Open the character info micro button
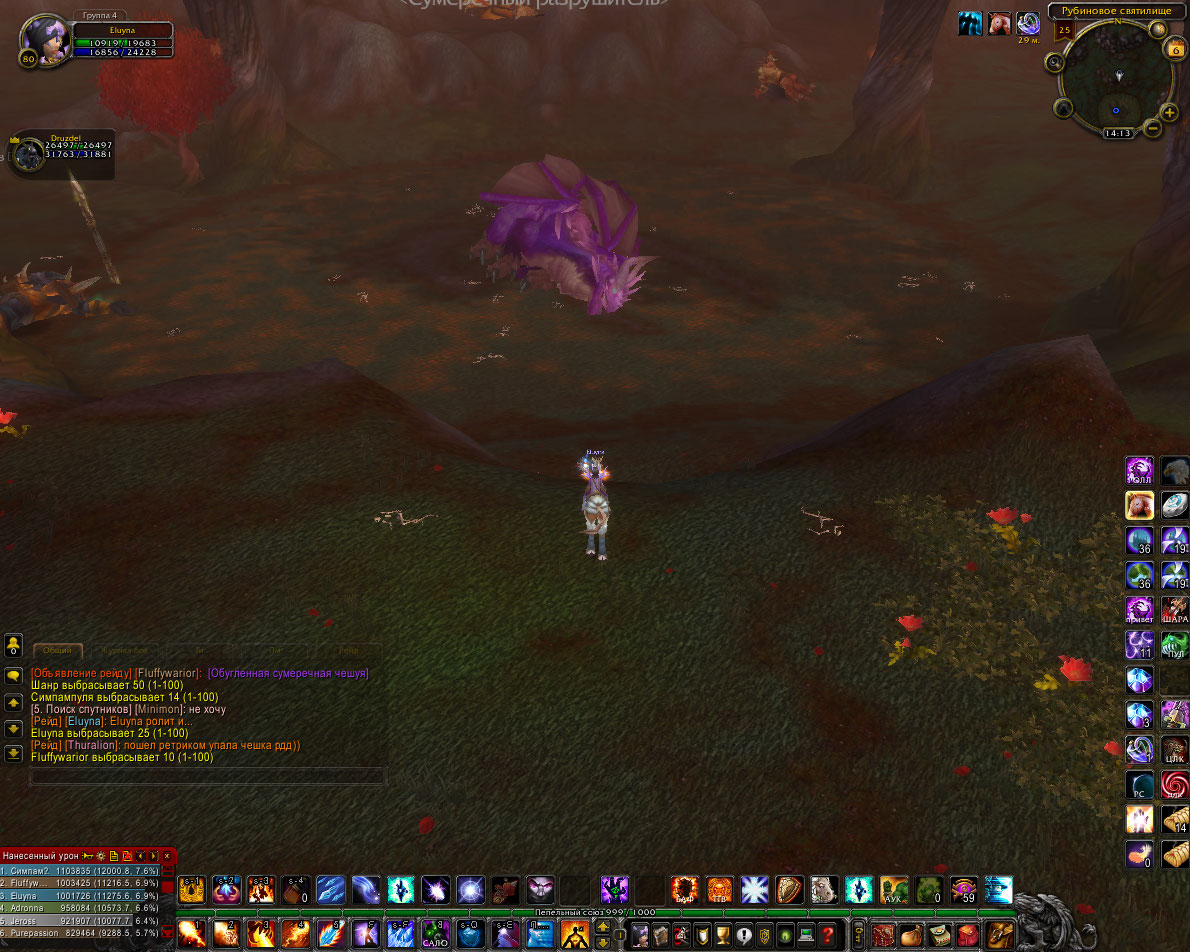This screenshot has width=1190, height=952. [x=638, y=936]
